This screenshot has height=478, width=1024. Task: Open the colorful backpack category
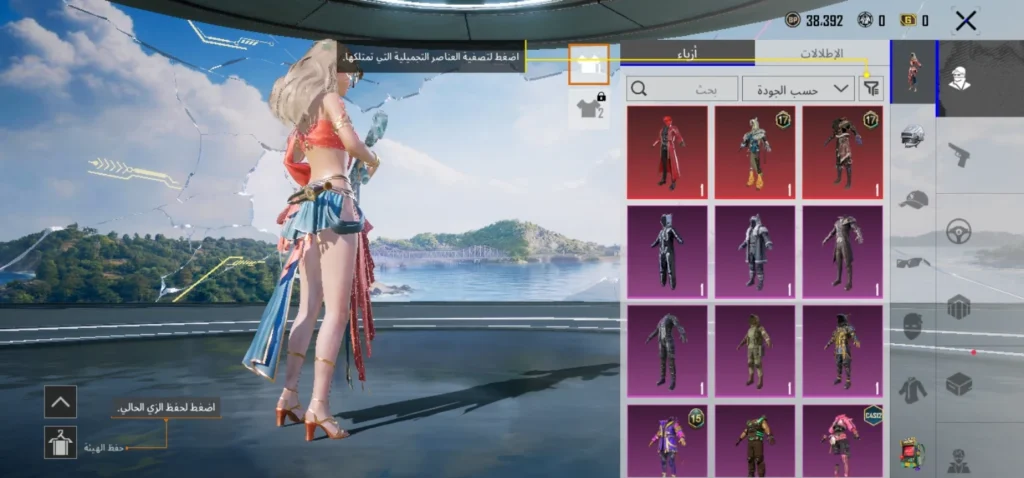(x=912, y=452)
